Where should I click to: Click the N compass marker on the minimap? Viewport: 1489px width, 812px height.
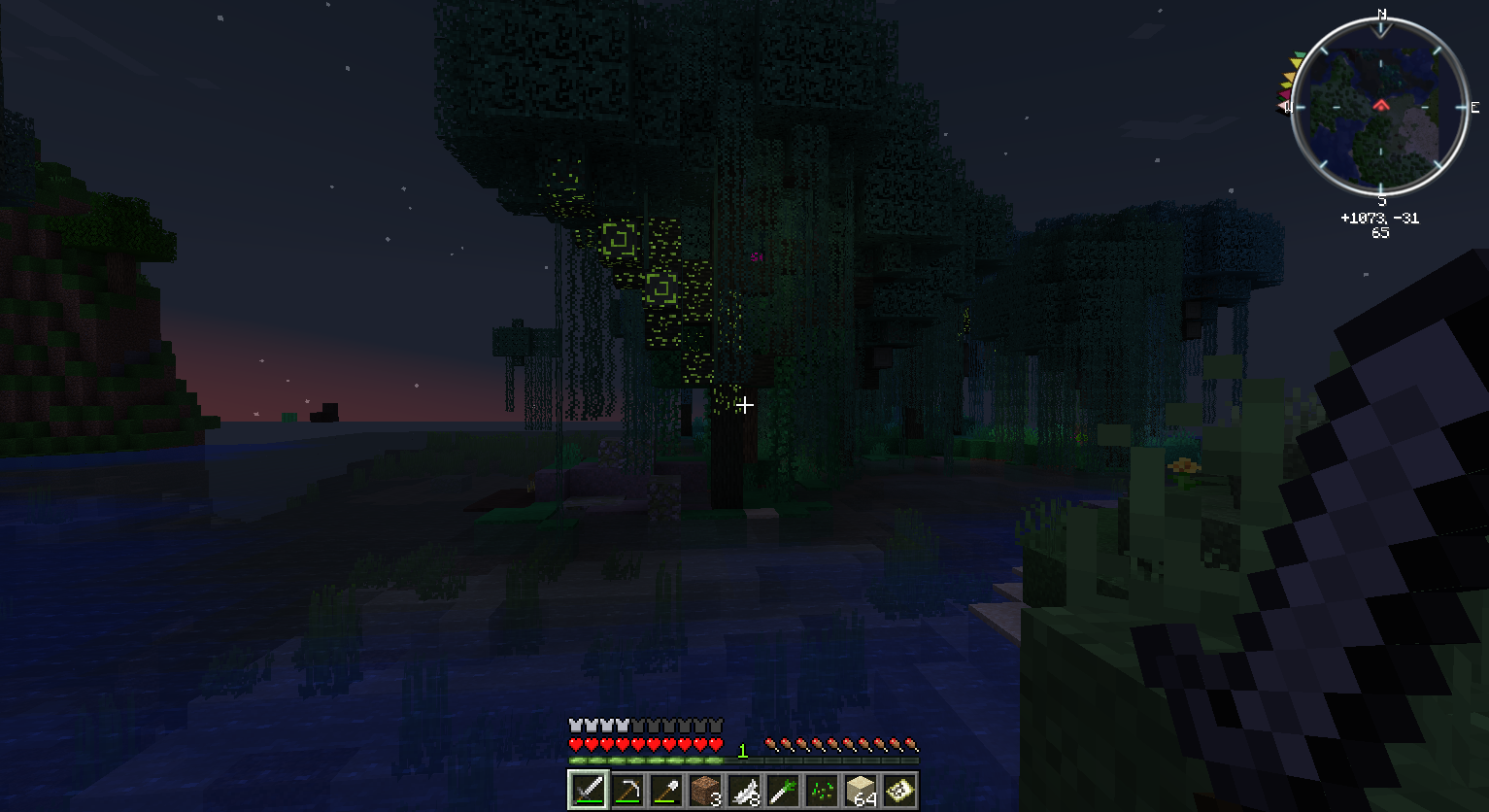pos(1380,15)
